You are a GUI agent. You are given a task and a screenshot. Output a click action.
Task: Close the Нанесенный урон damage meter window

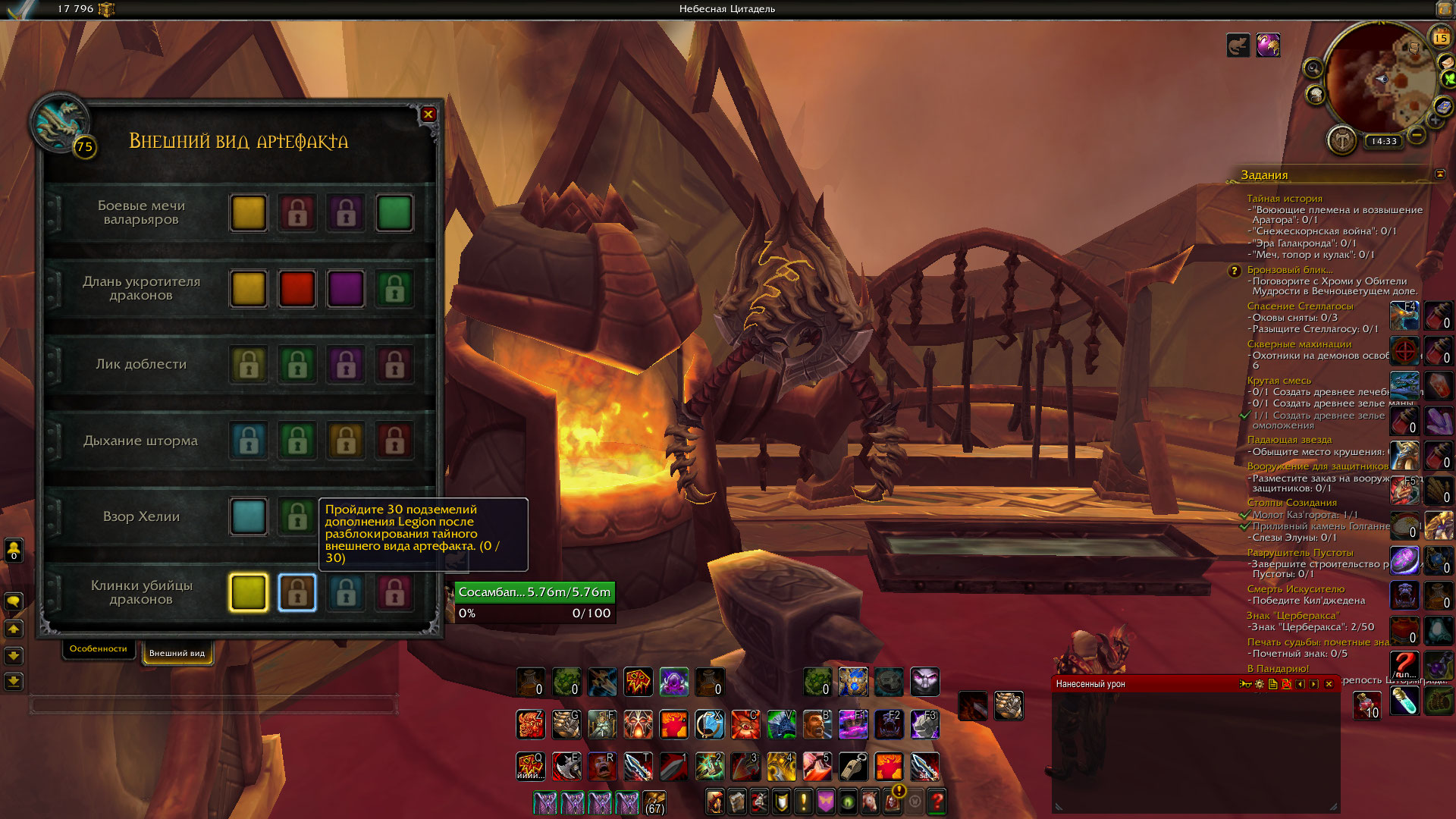click(x=1329, y=684)
